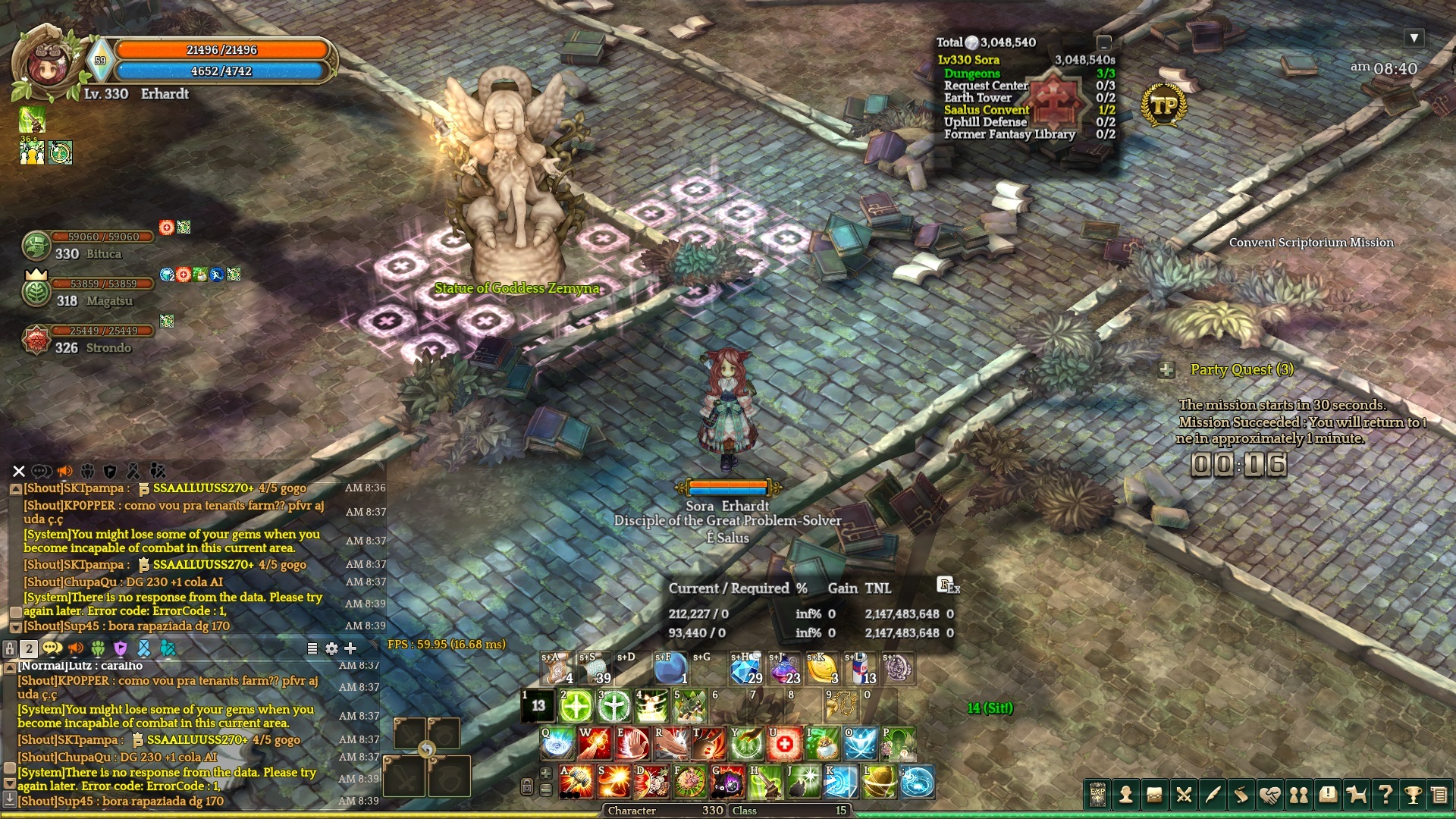Open the crossed swords skill menu
The height and width of the screenshot is (819, 1456).
coord(1183,795)
